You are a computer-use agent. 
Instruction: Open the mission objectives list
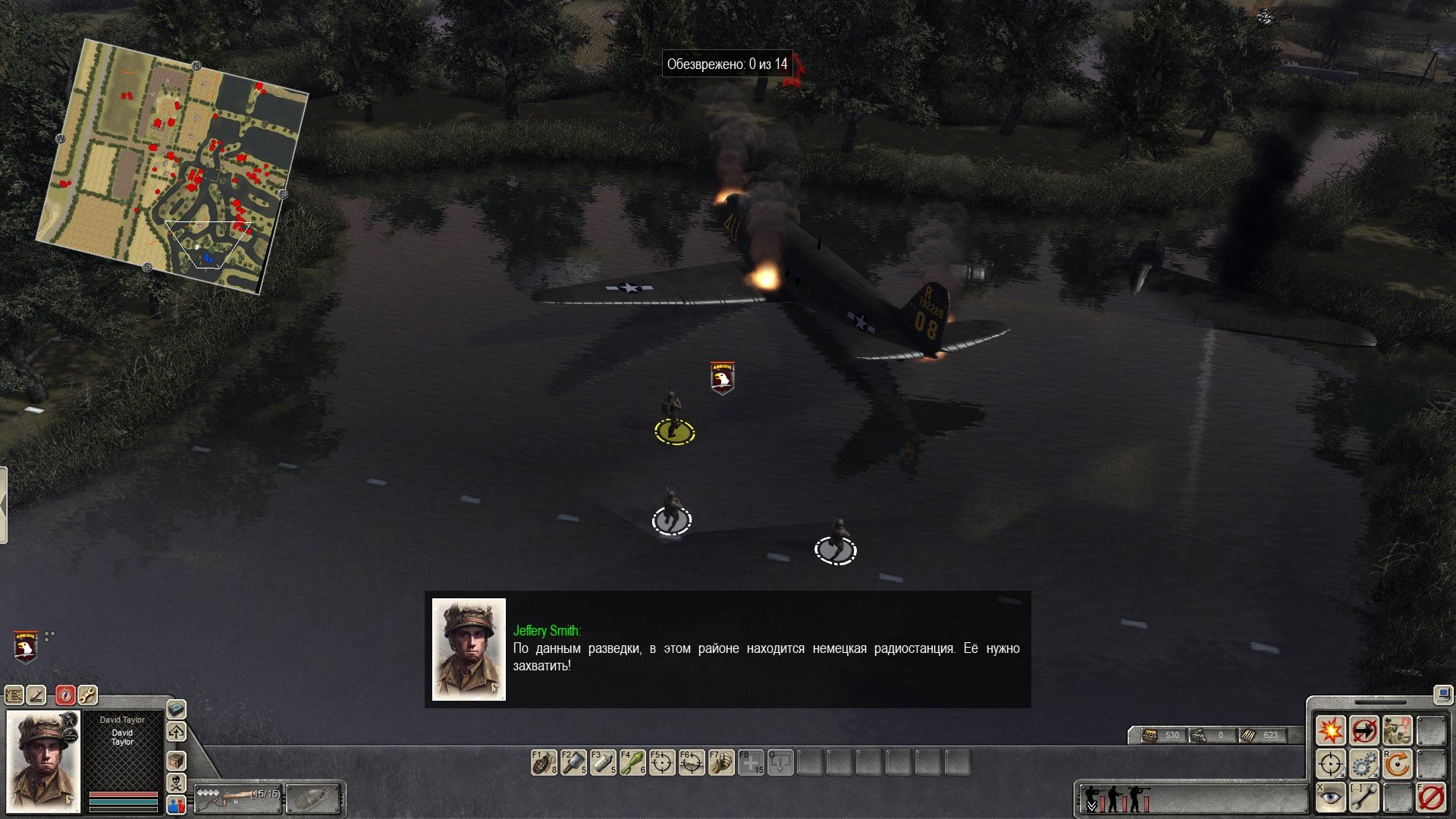click(x=14, y=695)
